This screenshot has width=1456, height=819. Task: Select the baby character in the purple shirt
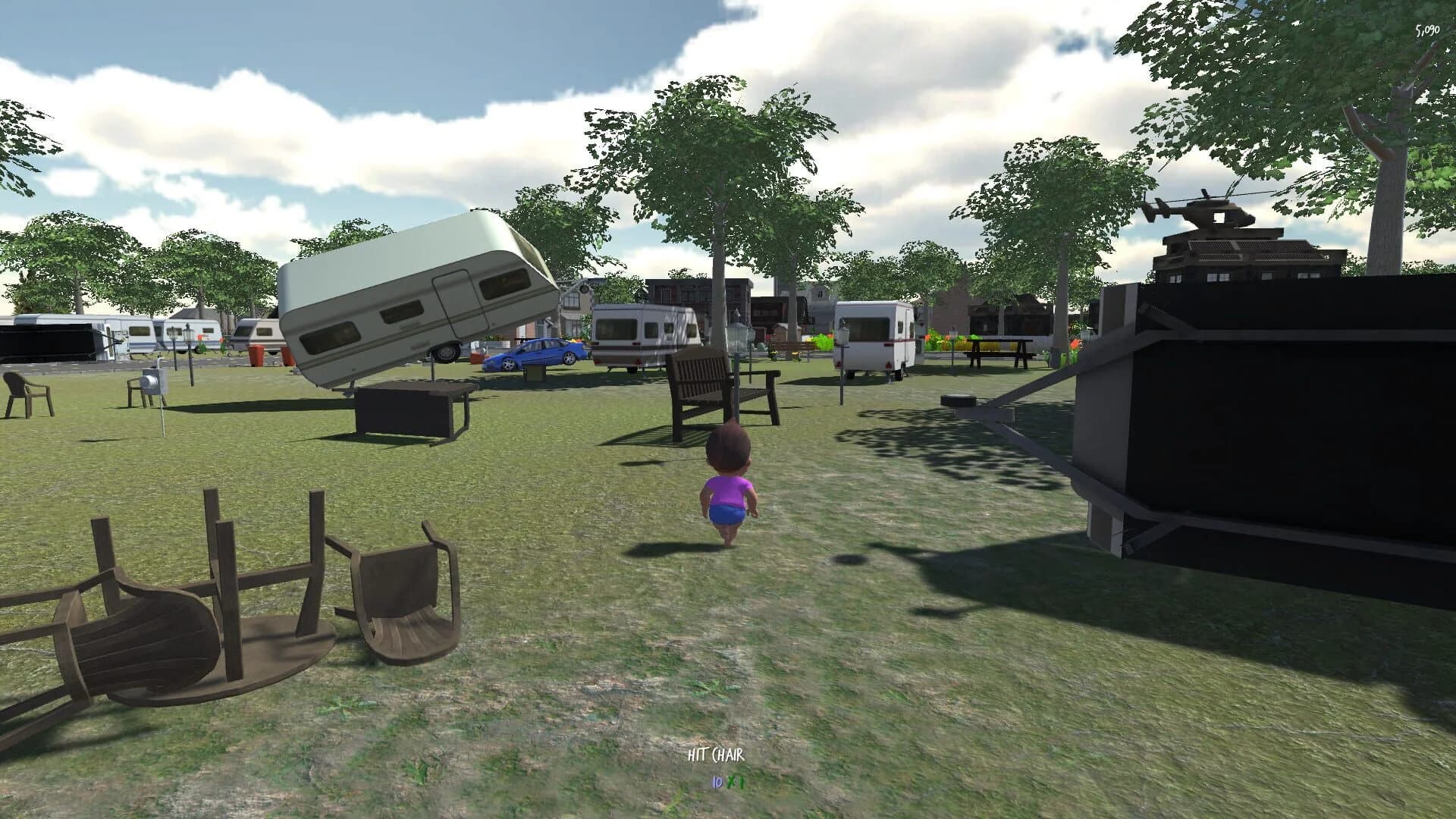726,493
